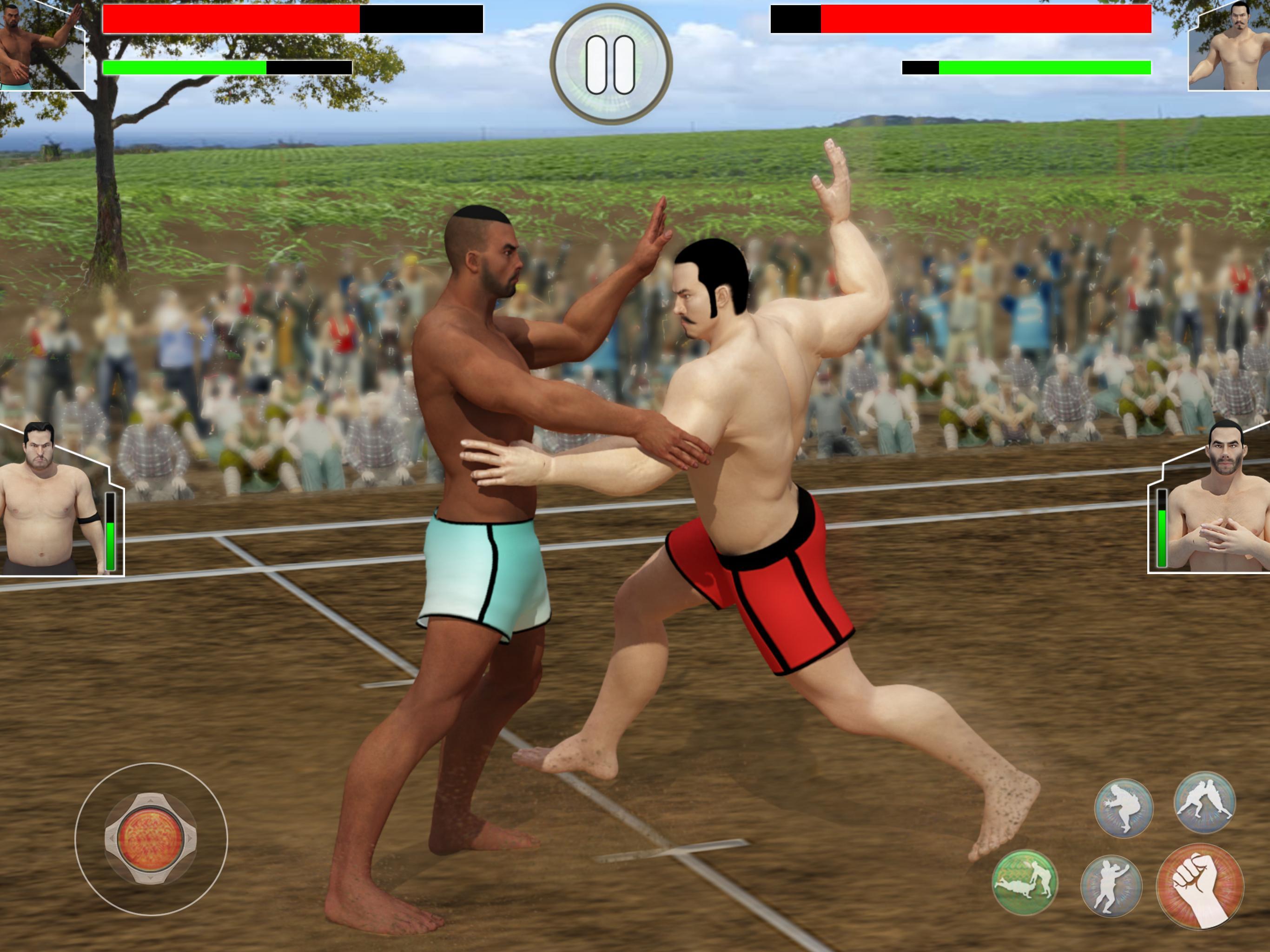This screenshot has width=1270, height=952.
Task: Use the two-wrestler grapple move icon
Action: coord(1204,802)
